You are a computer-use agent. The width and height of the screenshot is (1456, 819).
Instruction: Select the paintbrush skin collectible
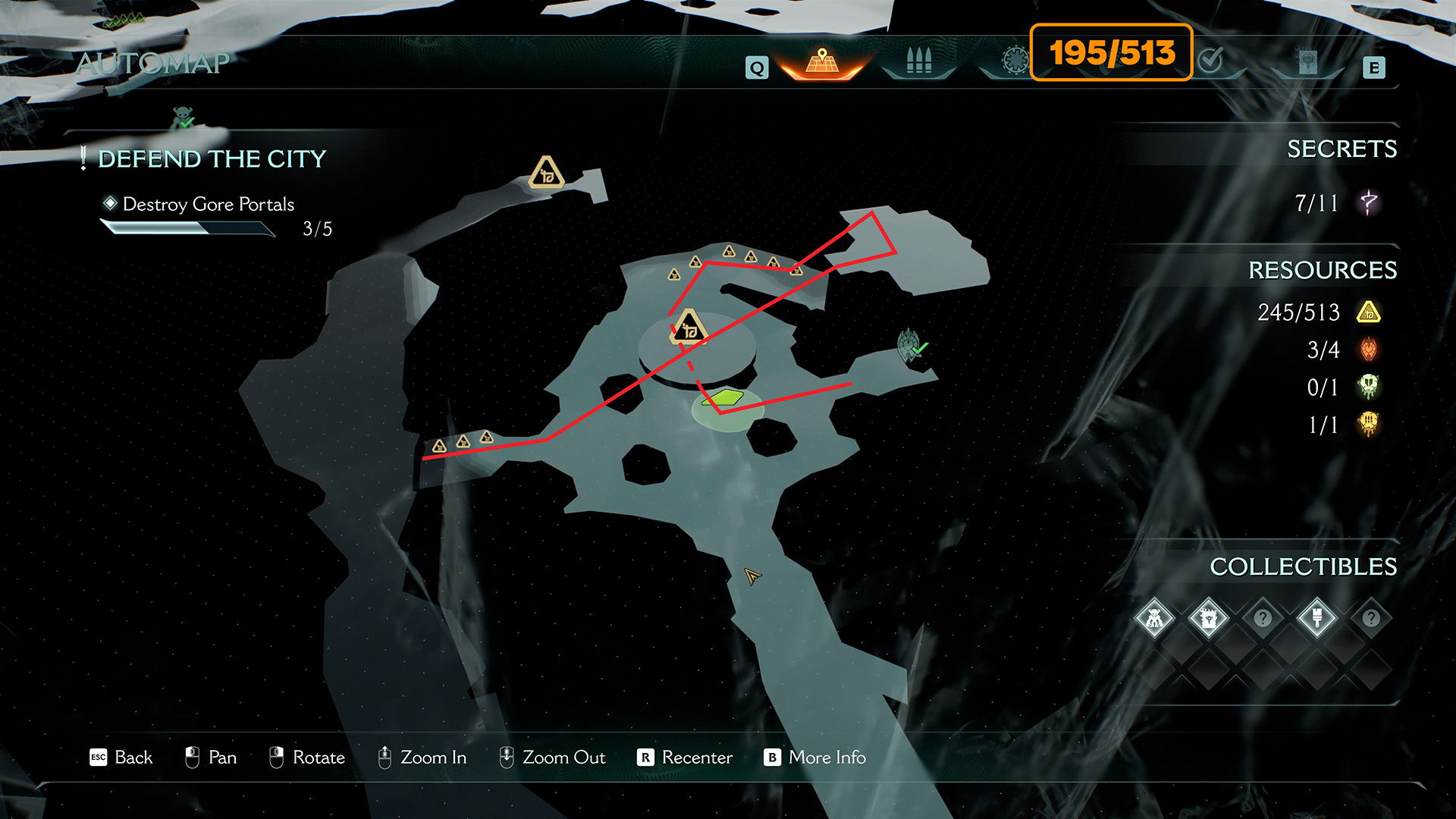1317,619
